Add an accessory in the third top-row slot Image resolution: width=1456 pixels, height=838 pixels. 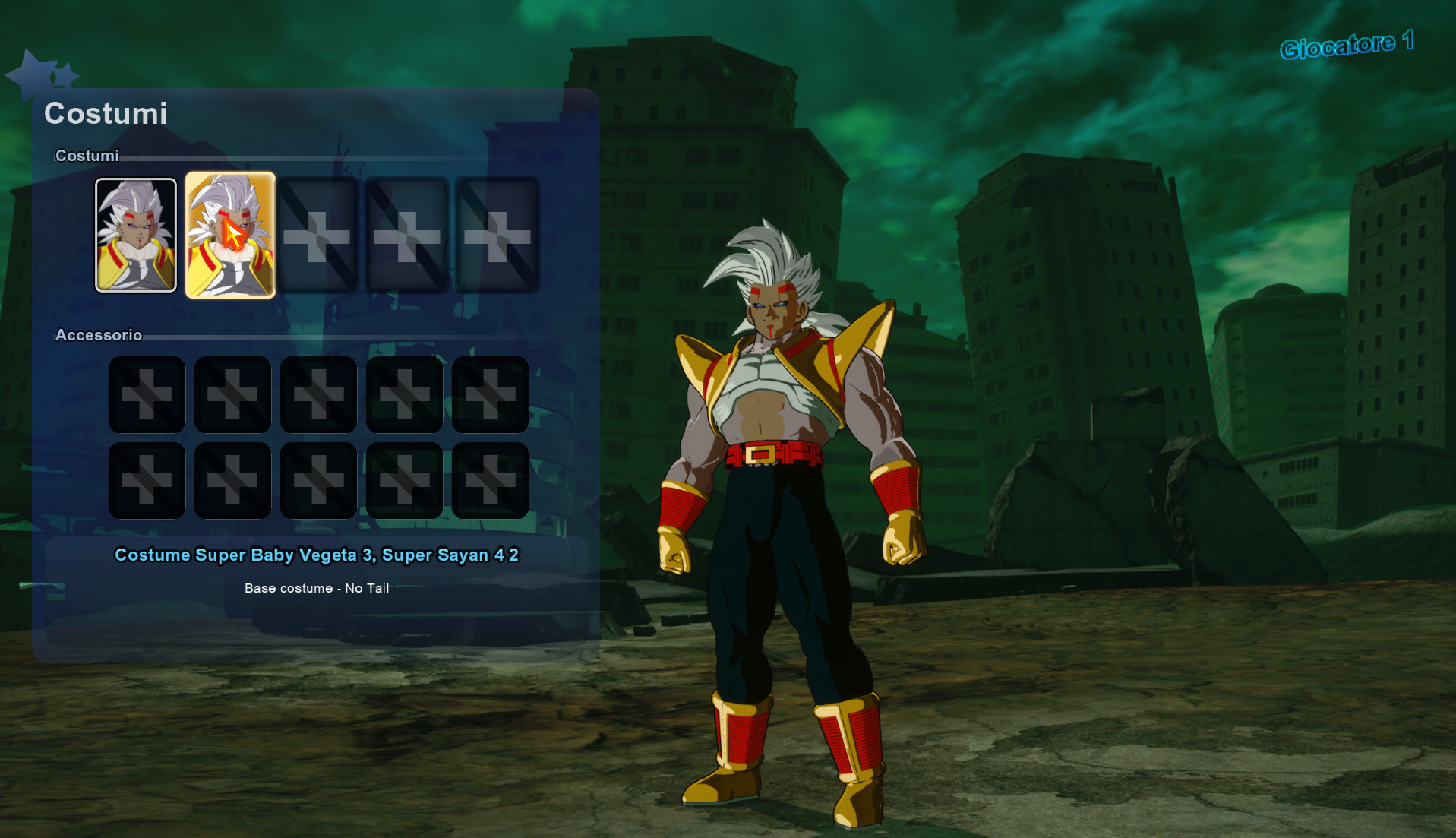click(x=318, y=394)
